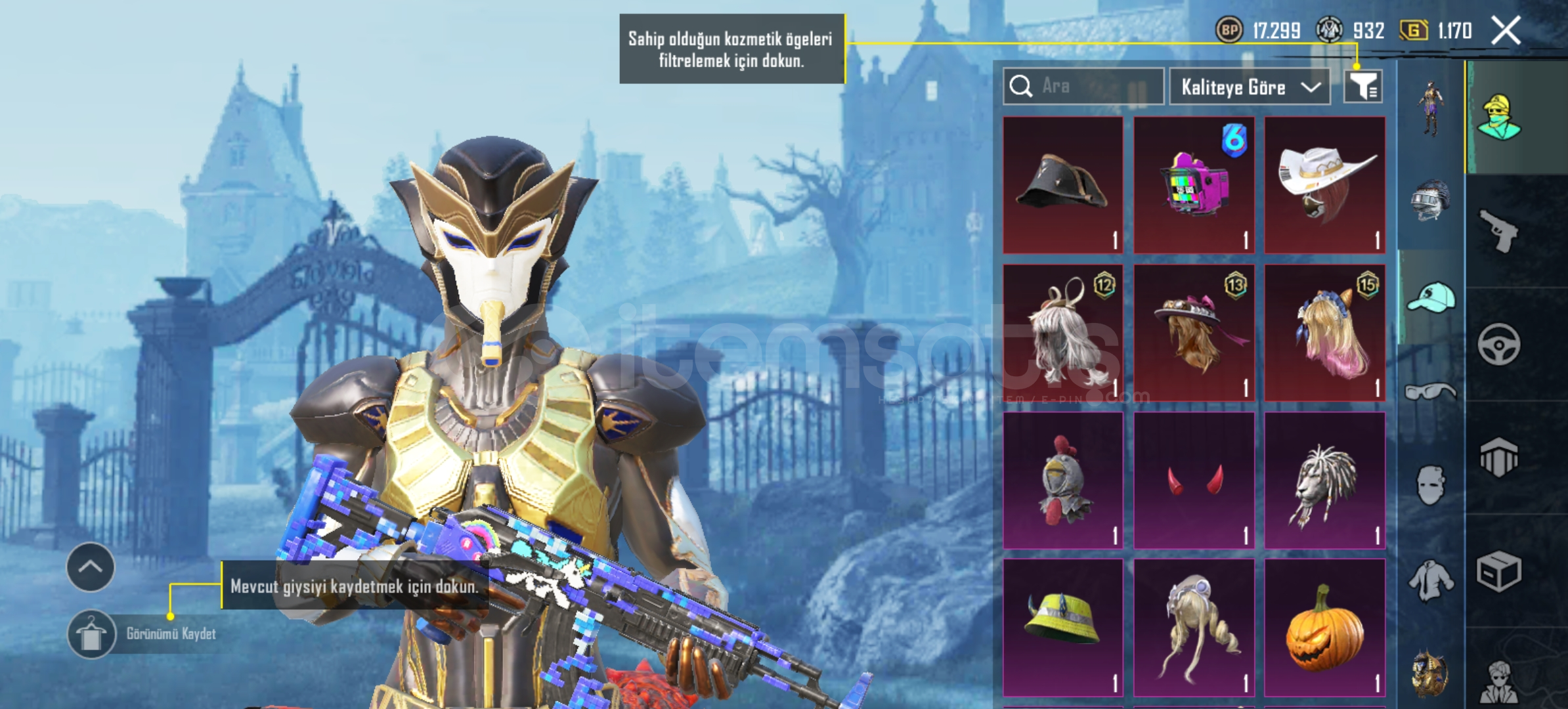The image size is (1568, 709).
Task: Select the sunglasses category
Action: pyautogui.click(x=1430, y=393)
